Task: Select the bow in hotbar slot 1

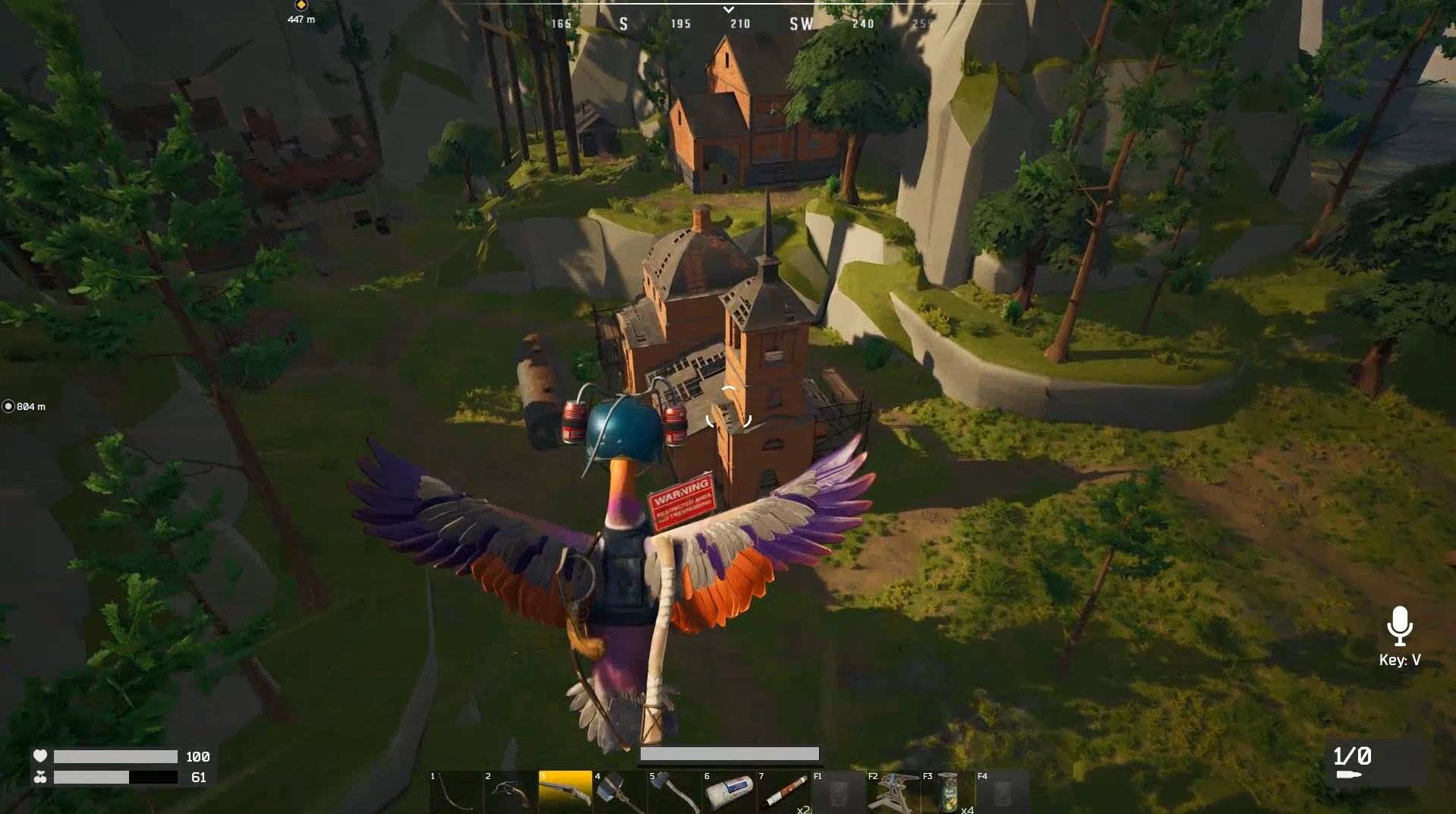Action: (455, 793)
